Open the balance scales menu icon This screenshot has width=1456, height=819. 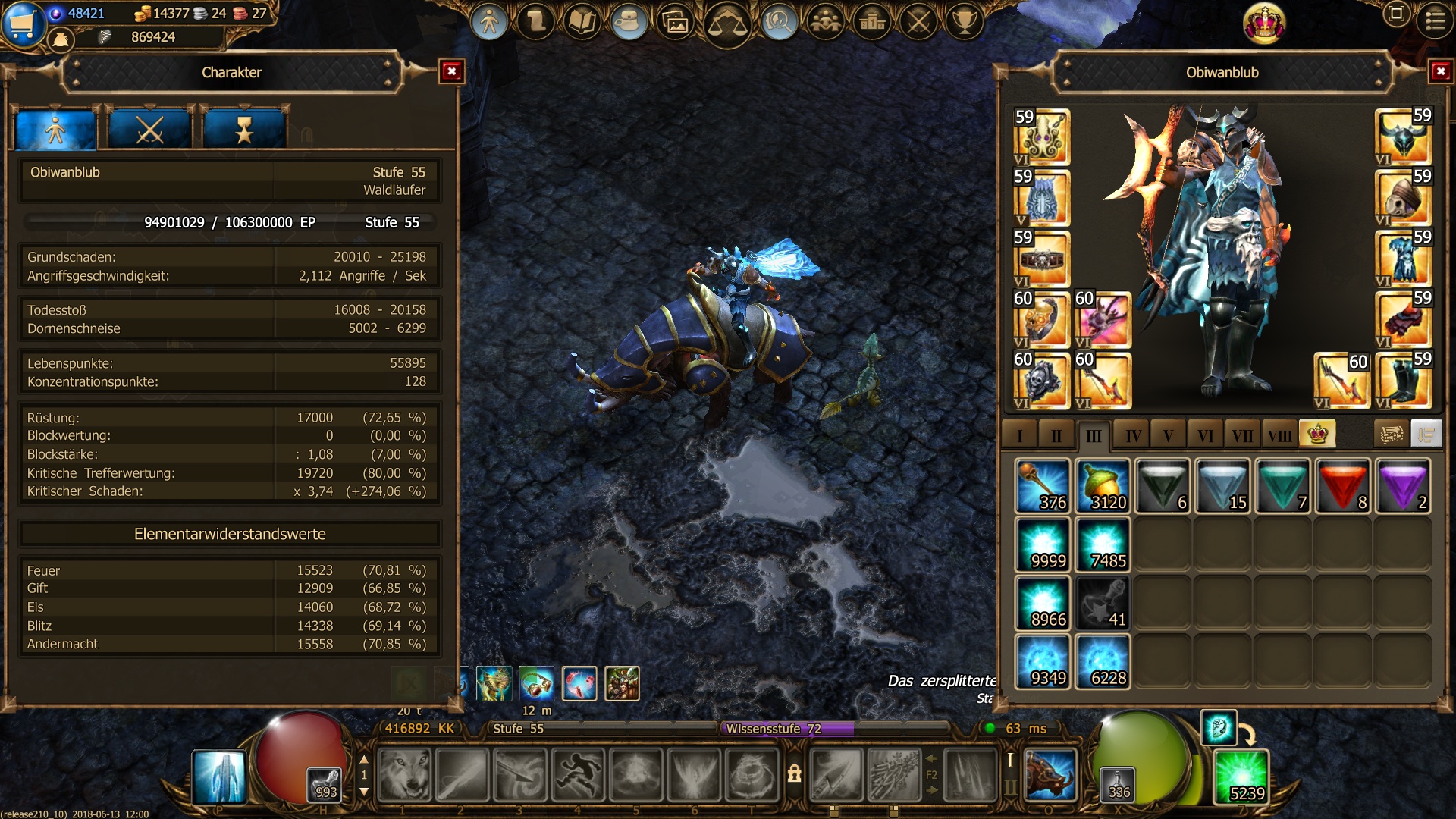[726, 23]
